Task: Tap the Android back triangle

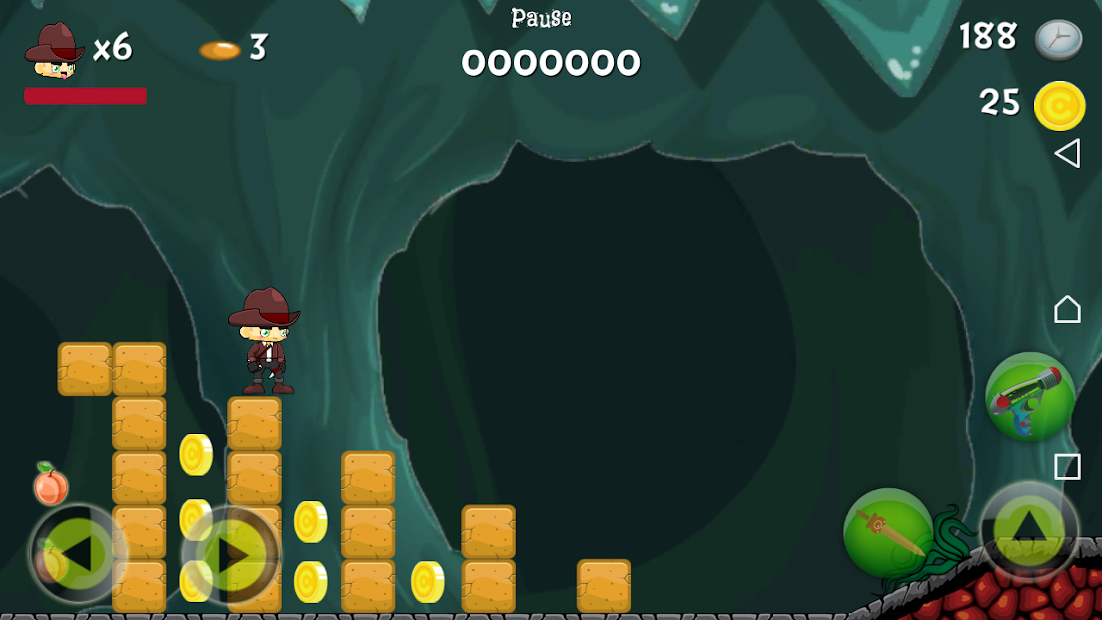Action: [x=1067, y=153]
